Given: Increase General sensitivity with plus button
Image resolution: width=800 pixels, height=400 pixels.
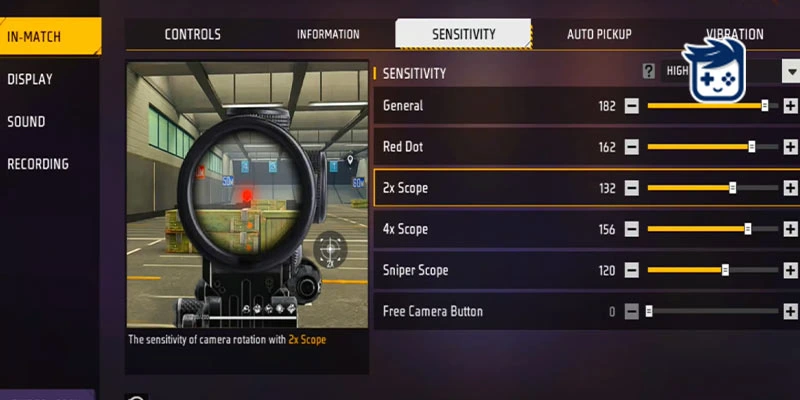Looking at the screenshot, I should (790, 105).
